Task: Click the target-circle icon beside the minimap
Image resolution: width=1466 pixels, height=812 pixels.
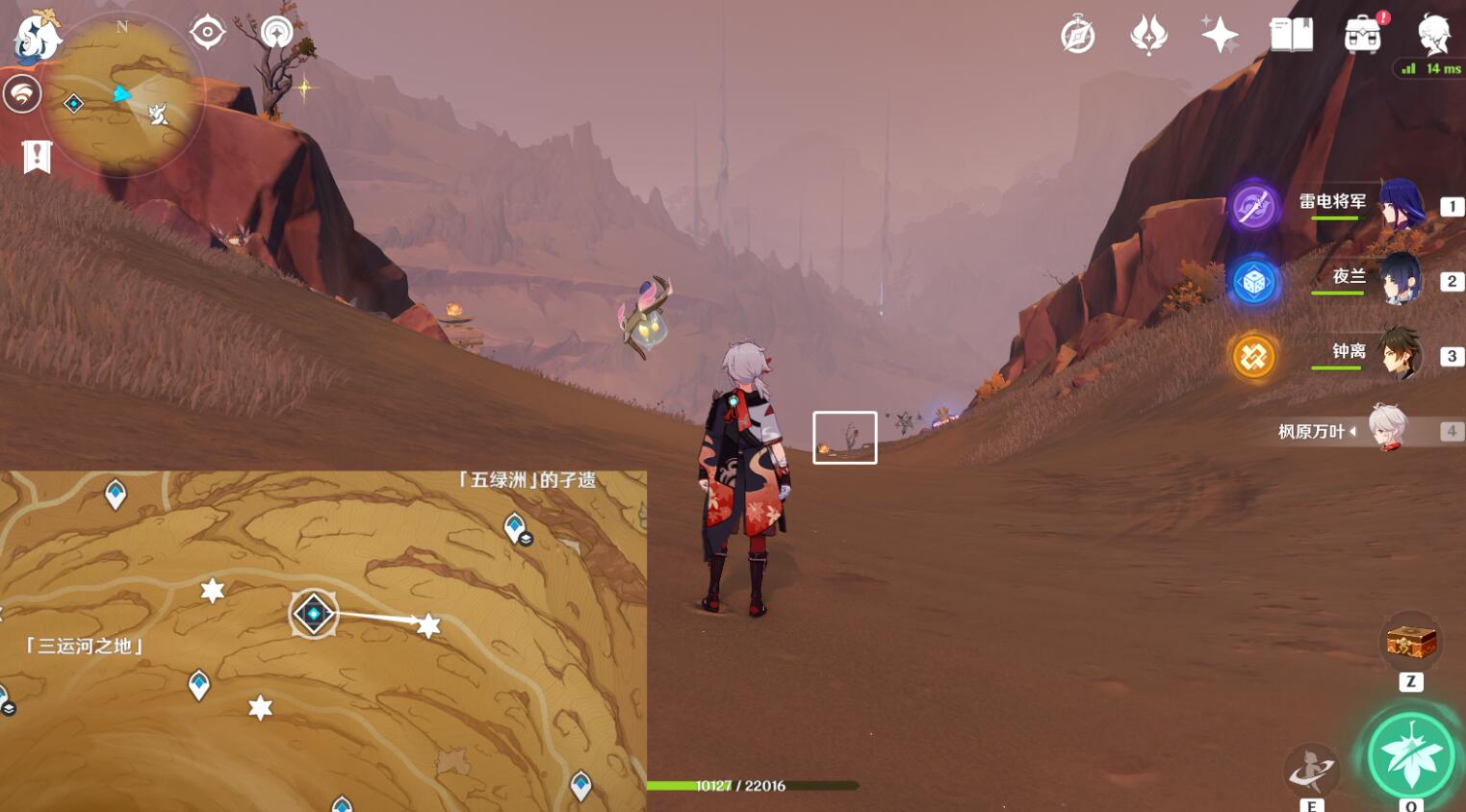Action: (x=207, y=33)
